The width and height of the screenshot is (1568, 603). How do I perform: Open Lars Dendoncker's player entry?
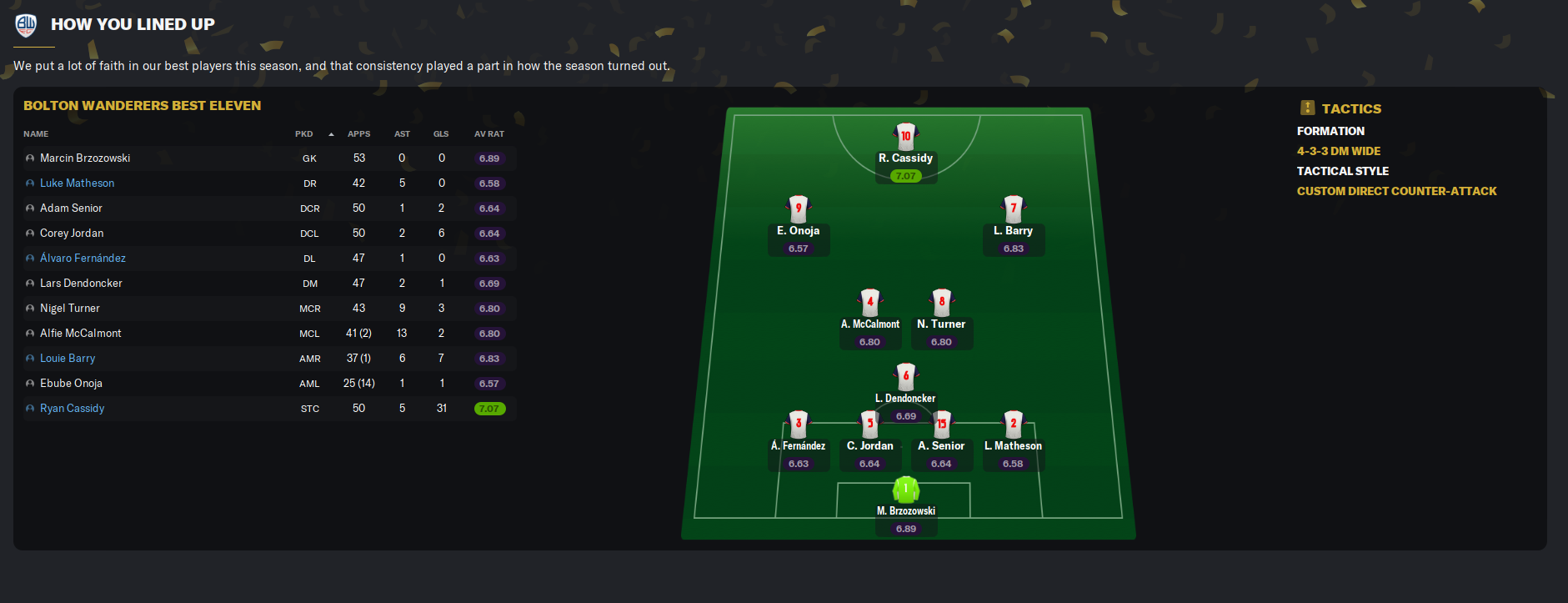(x=81, y=284)
